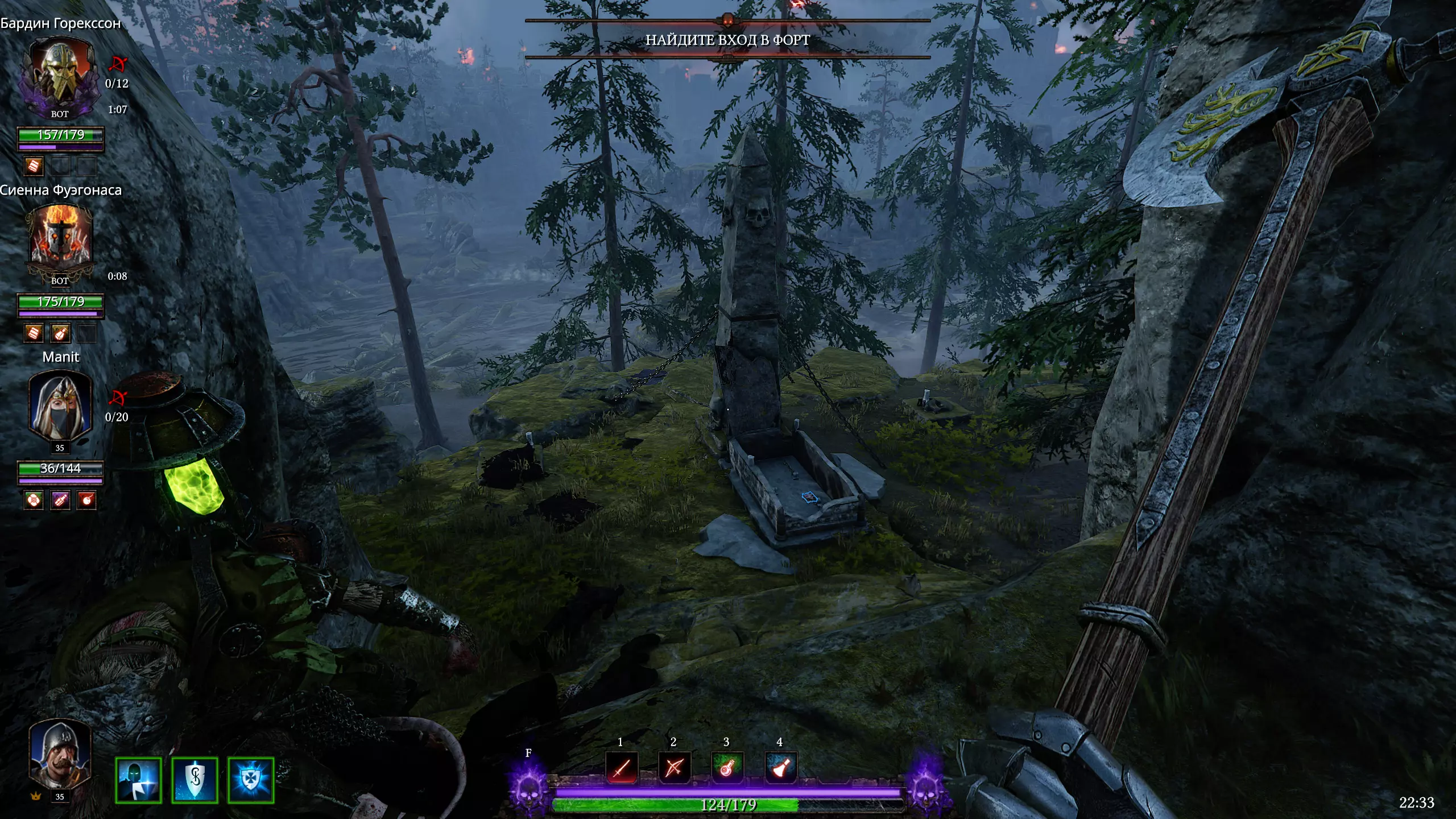
Task: Click the glowing cross shield buff icon
Action: point(250,780)
